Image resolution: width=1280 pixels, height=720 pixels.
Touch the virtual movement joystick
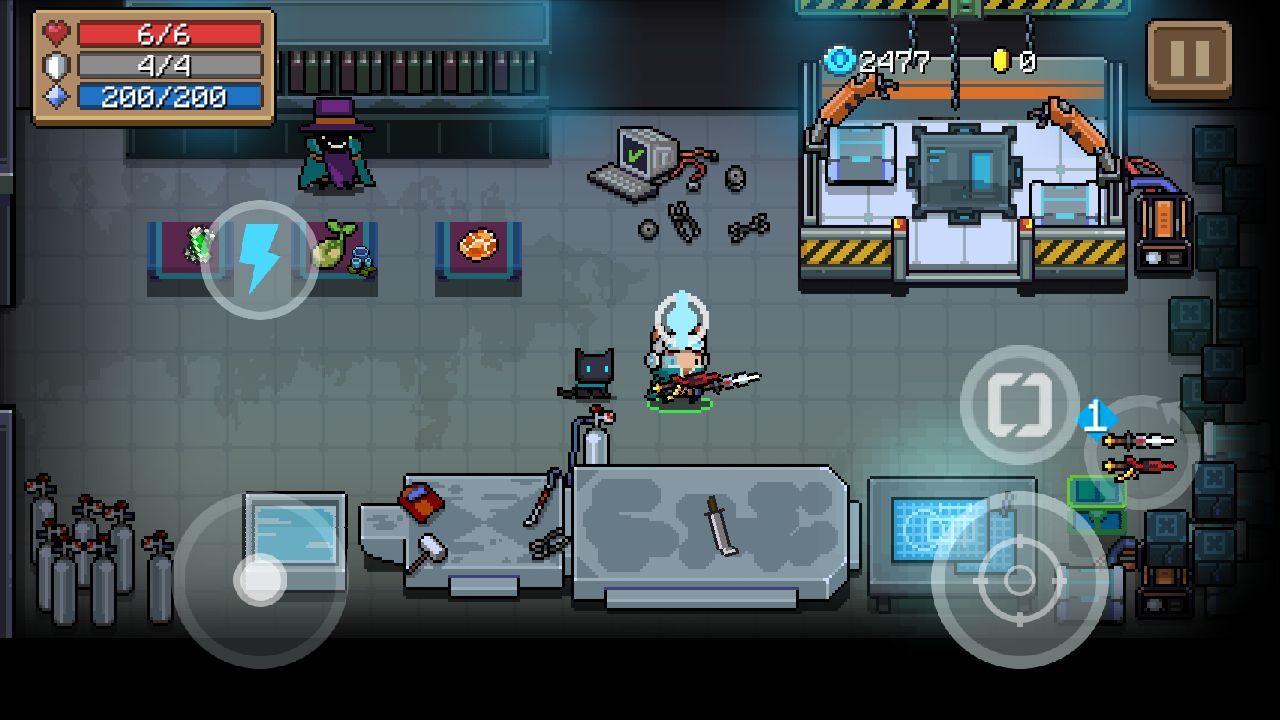click(x=260, y=580)
